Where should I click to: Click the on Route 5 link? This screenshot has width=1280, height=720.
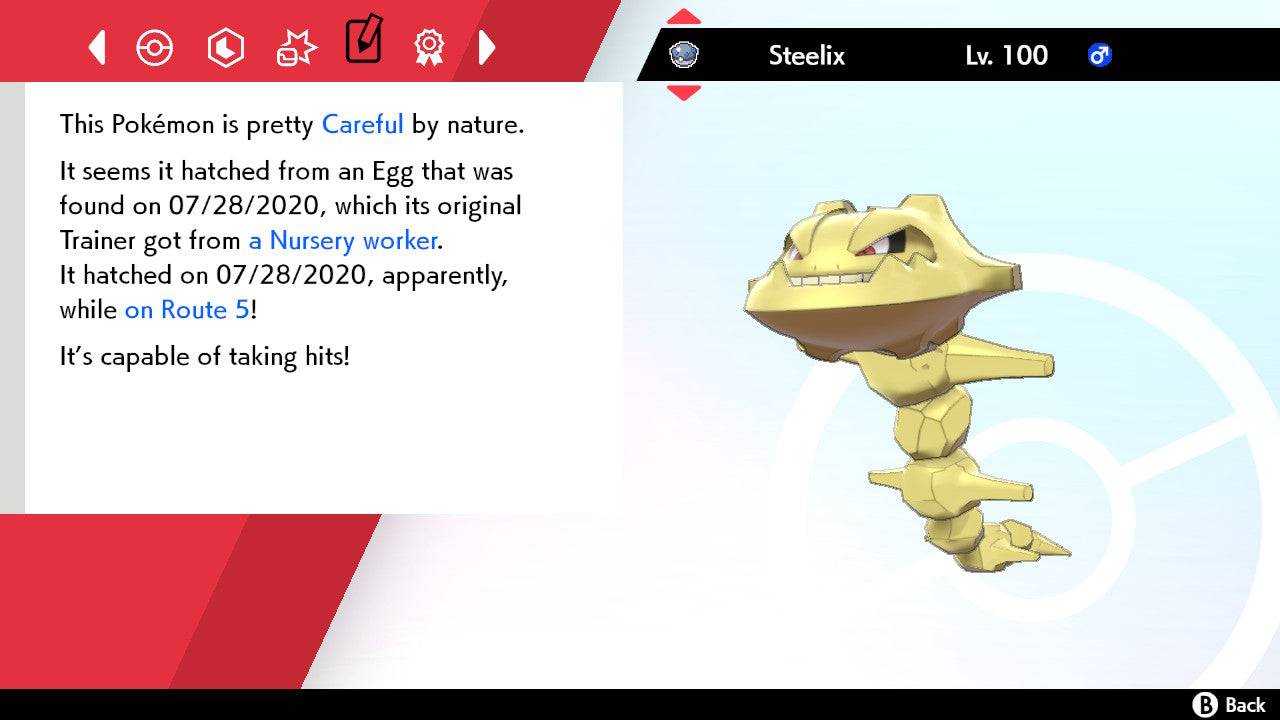coord(184,310)
